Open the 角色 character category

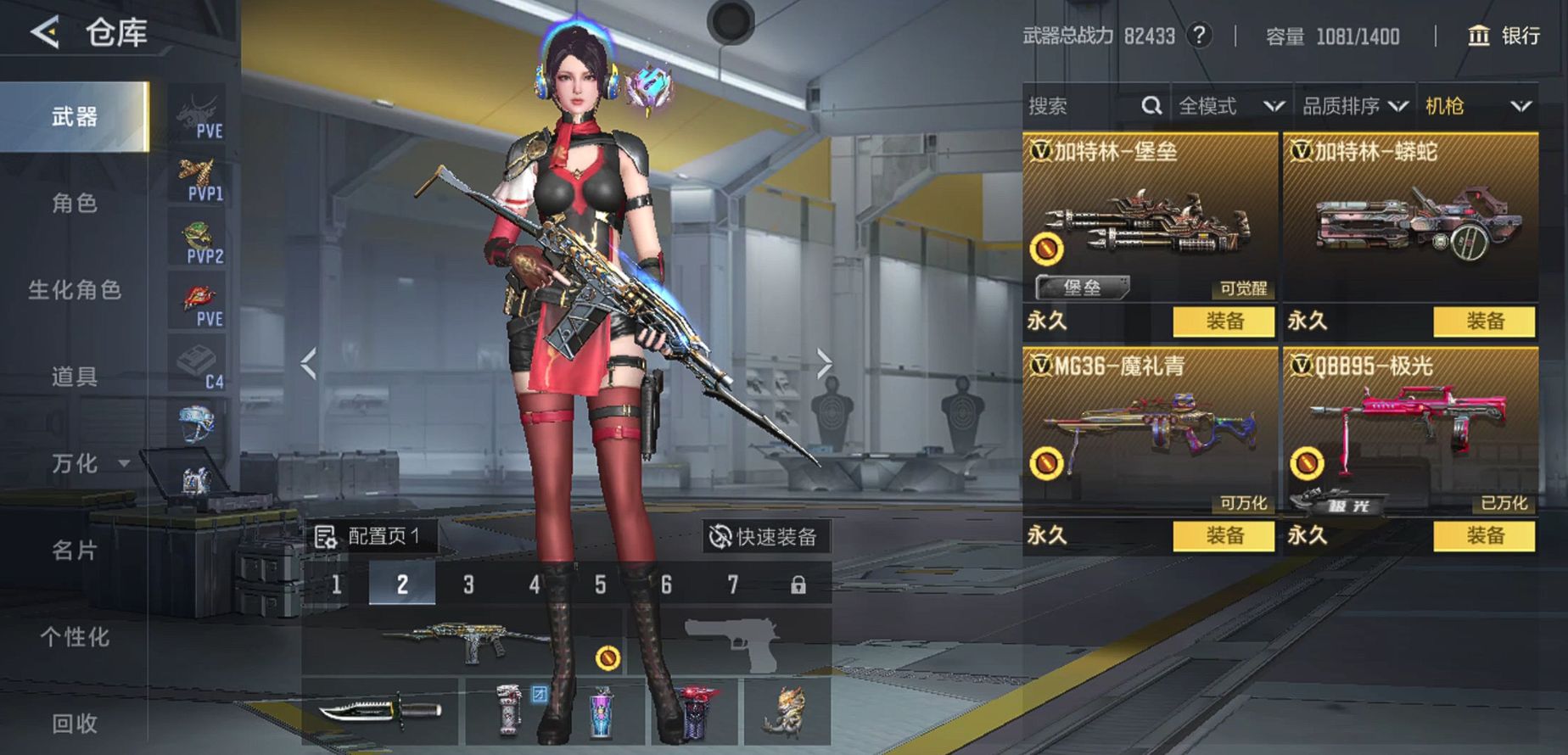pos(75,204)
